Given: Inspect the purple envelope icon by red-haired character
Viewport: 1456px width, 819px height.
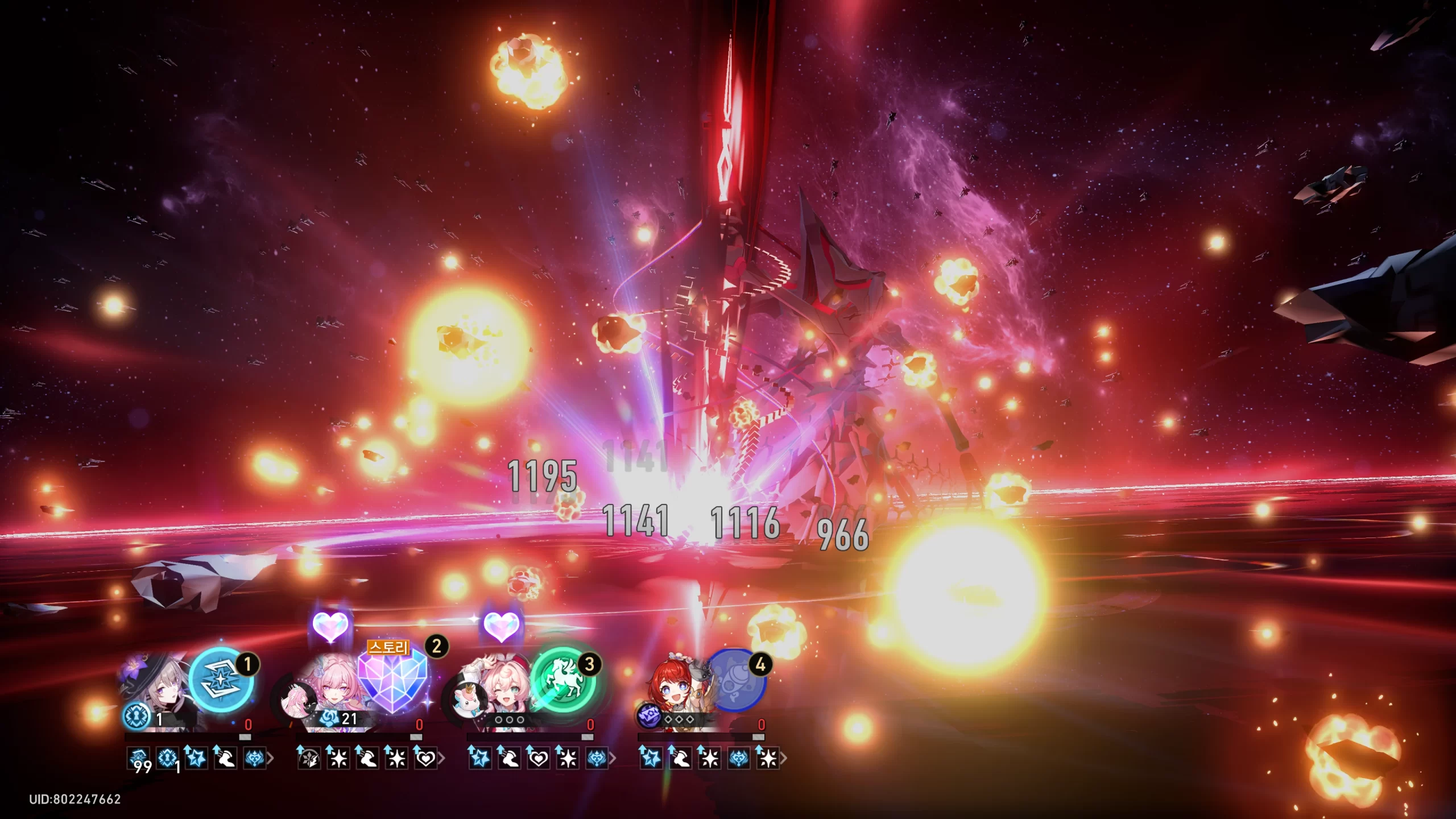Looking at the screenshot, I should pyautogui.click(x=648, y=717).
